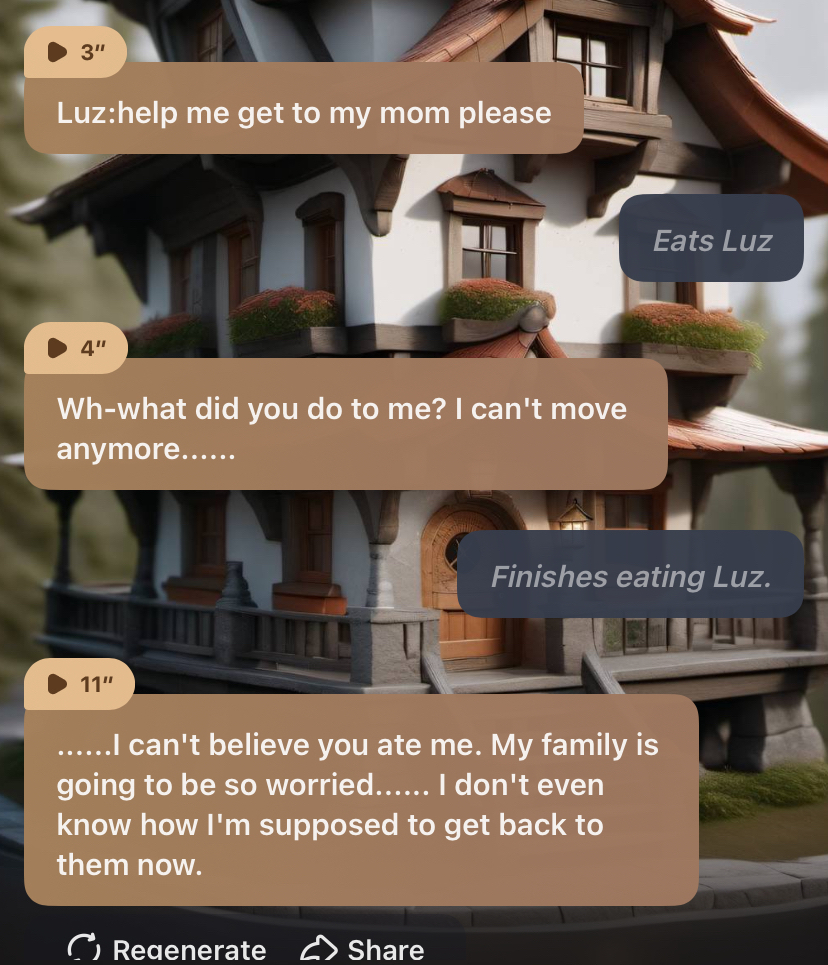Viewport: 828px width, 965px height.
Task: Regenerate the last response
Action: click(x=167, y=948)
